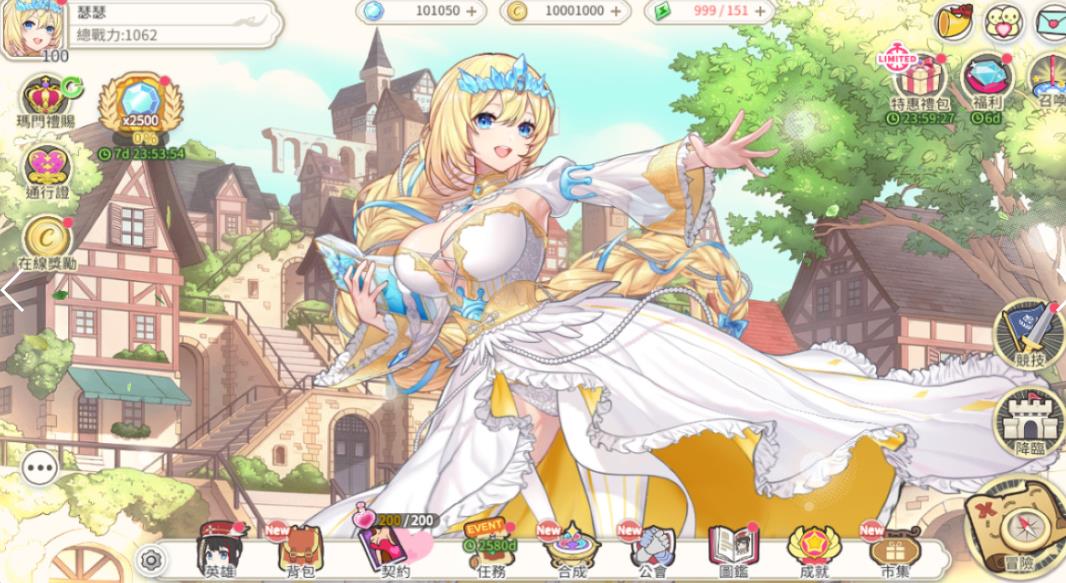Open the 合成 synthesis menu

(x=571, y=548)
